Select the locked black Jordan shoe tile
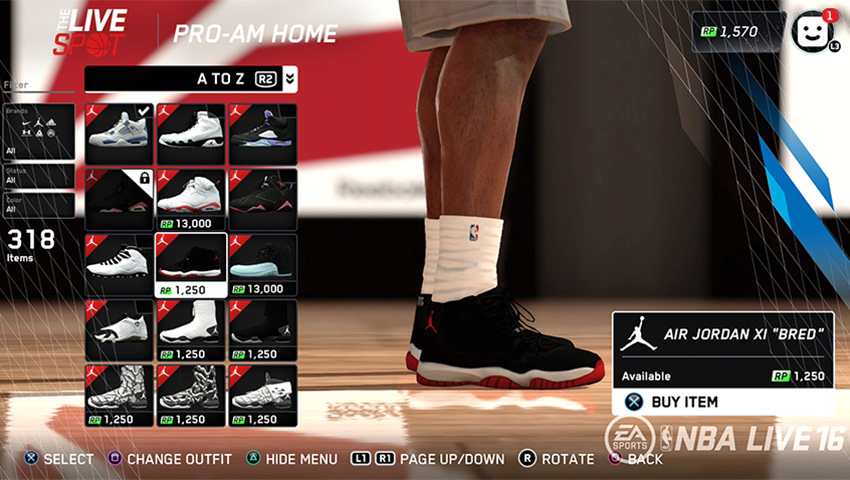 pyautogui.click(x=119, y=199)
